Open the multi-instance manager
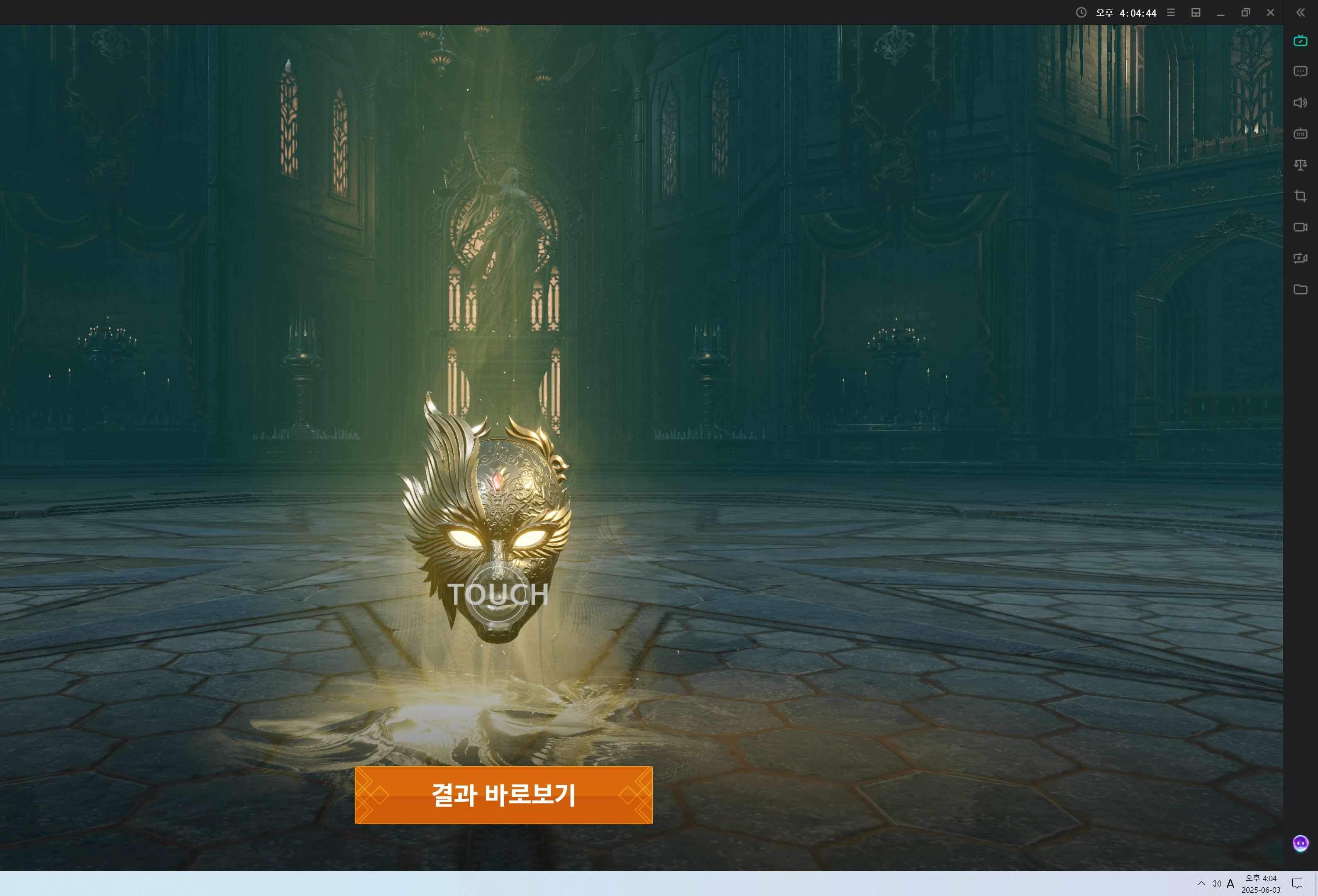 click(1196, 12)
